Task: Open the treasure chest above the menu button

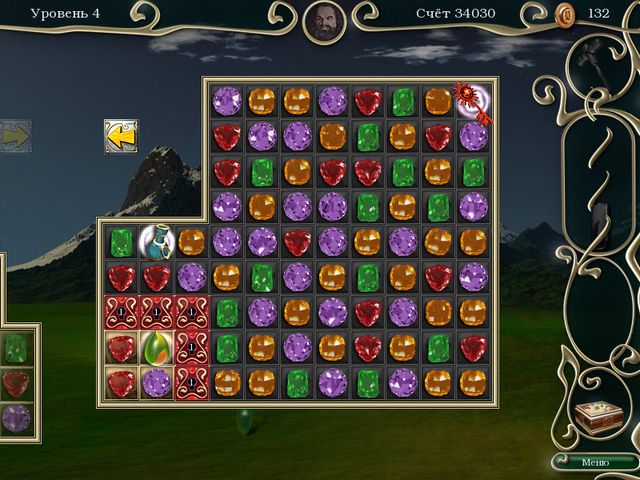Action: [599, 418]
